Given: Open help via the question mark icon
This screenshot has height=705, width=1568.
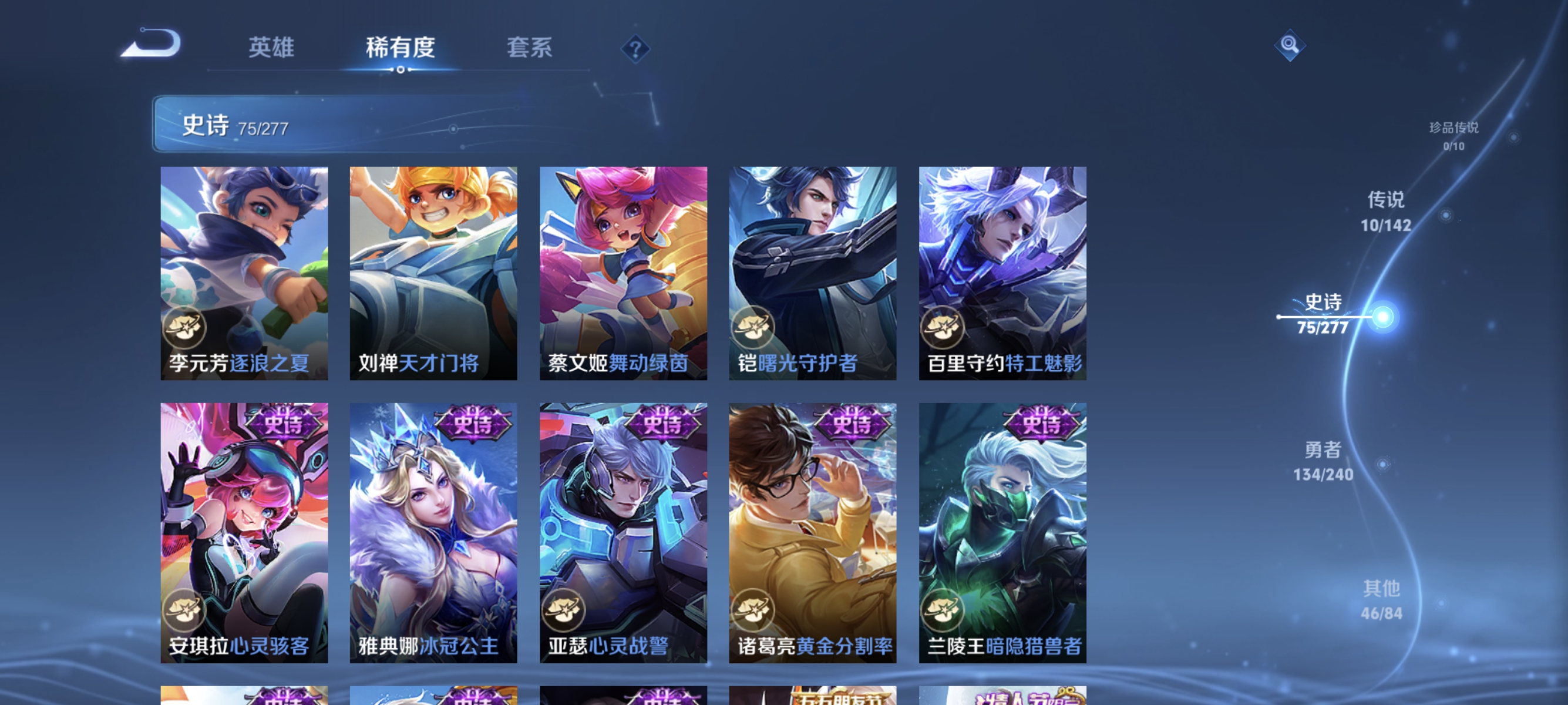Looking at the screenshot, I should (636, 49).
